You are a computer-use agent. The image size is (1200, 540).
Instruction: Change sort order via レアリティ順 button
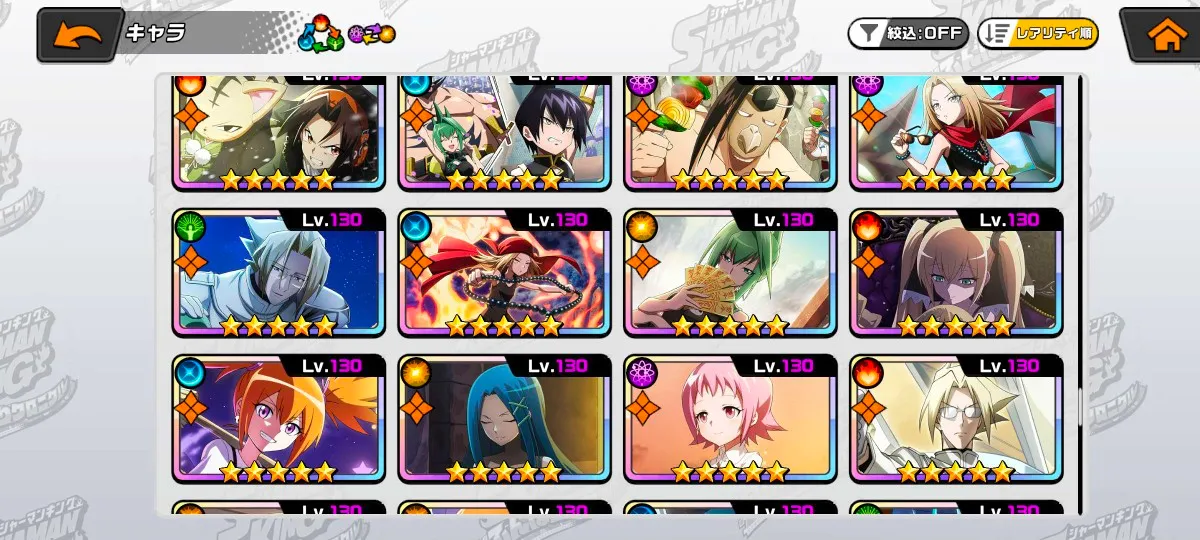click(x=1037, y=33)
